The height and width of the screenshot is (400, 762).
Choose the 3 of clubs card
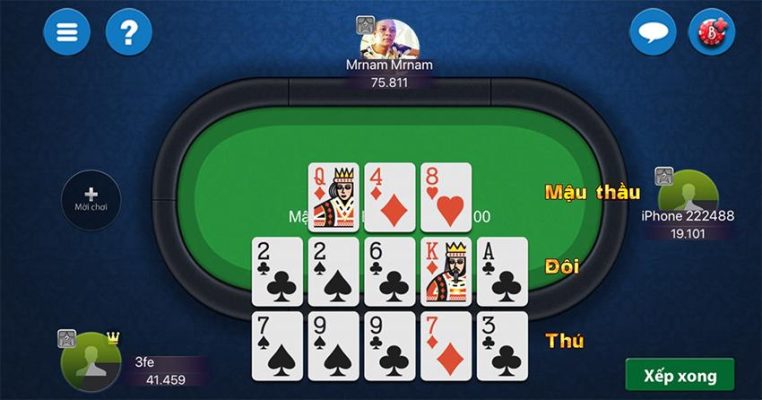(x=501, y=345)
